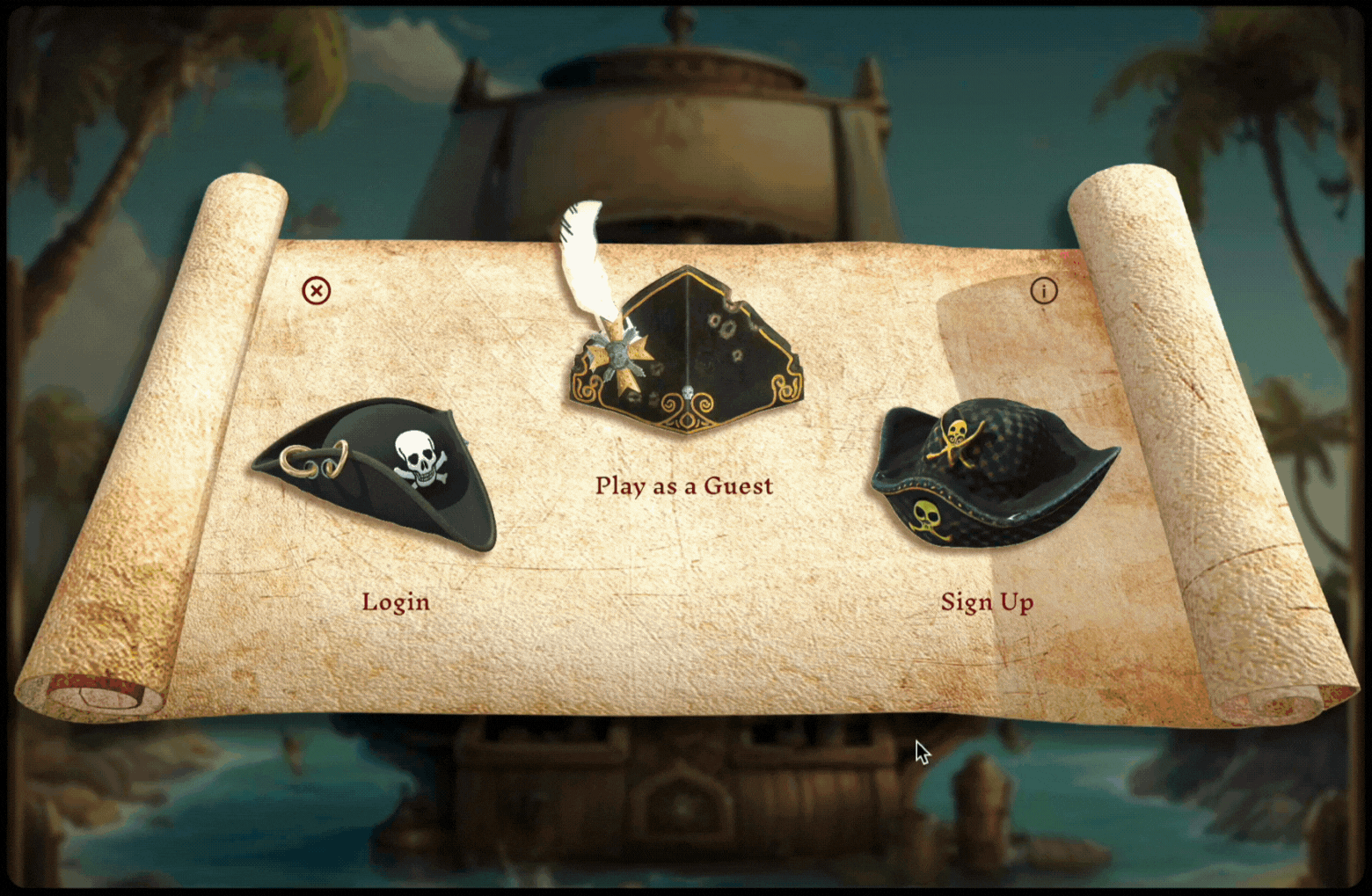
Task: Click the Sign Up label
Action: [x=987, y=602]
